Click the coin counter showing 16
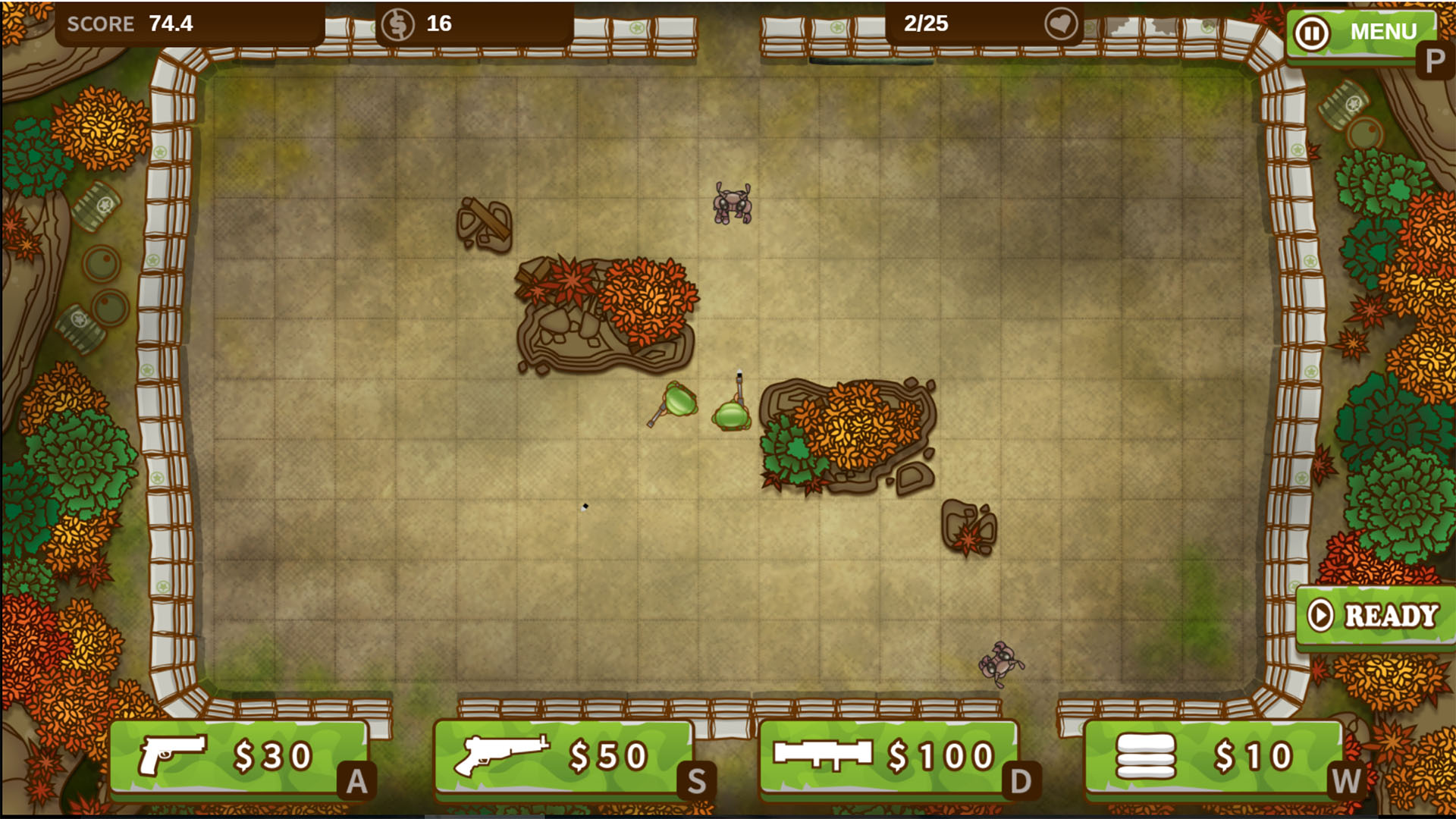This screenshot has height=819, width=1456. click(x=438, y=24)
